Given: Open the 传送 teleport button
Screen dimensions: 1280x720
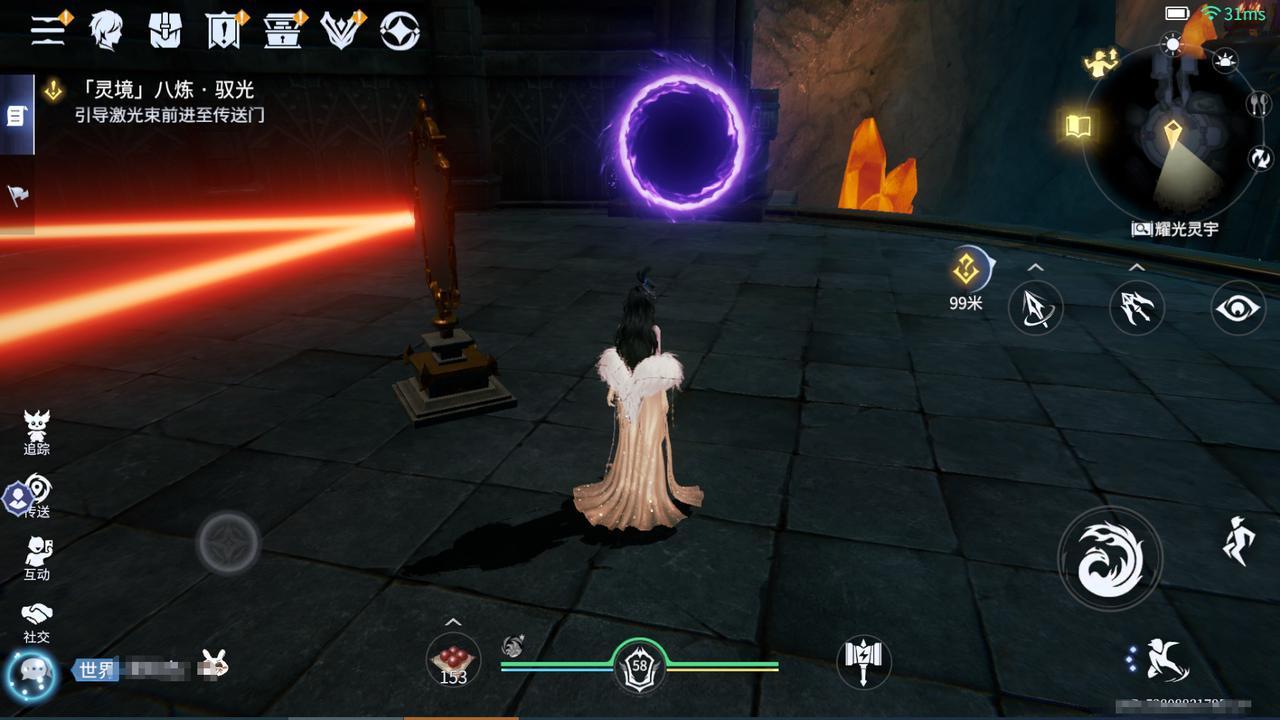Looking at the screenshot, I should (37, 496).
